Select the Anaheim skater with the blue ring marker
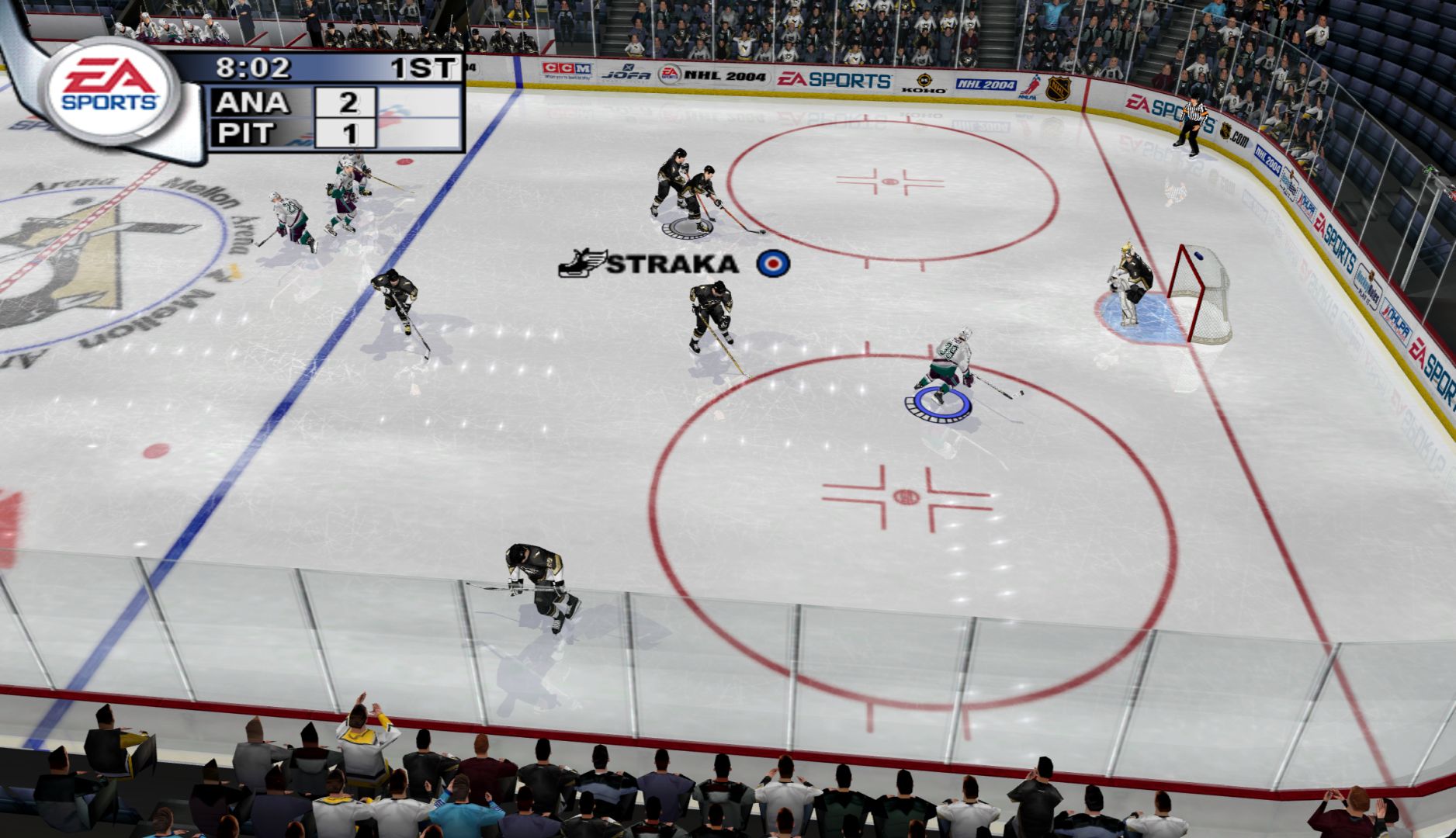This screenshot has height=838, width=1456. click(x=945, y=366)
